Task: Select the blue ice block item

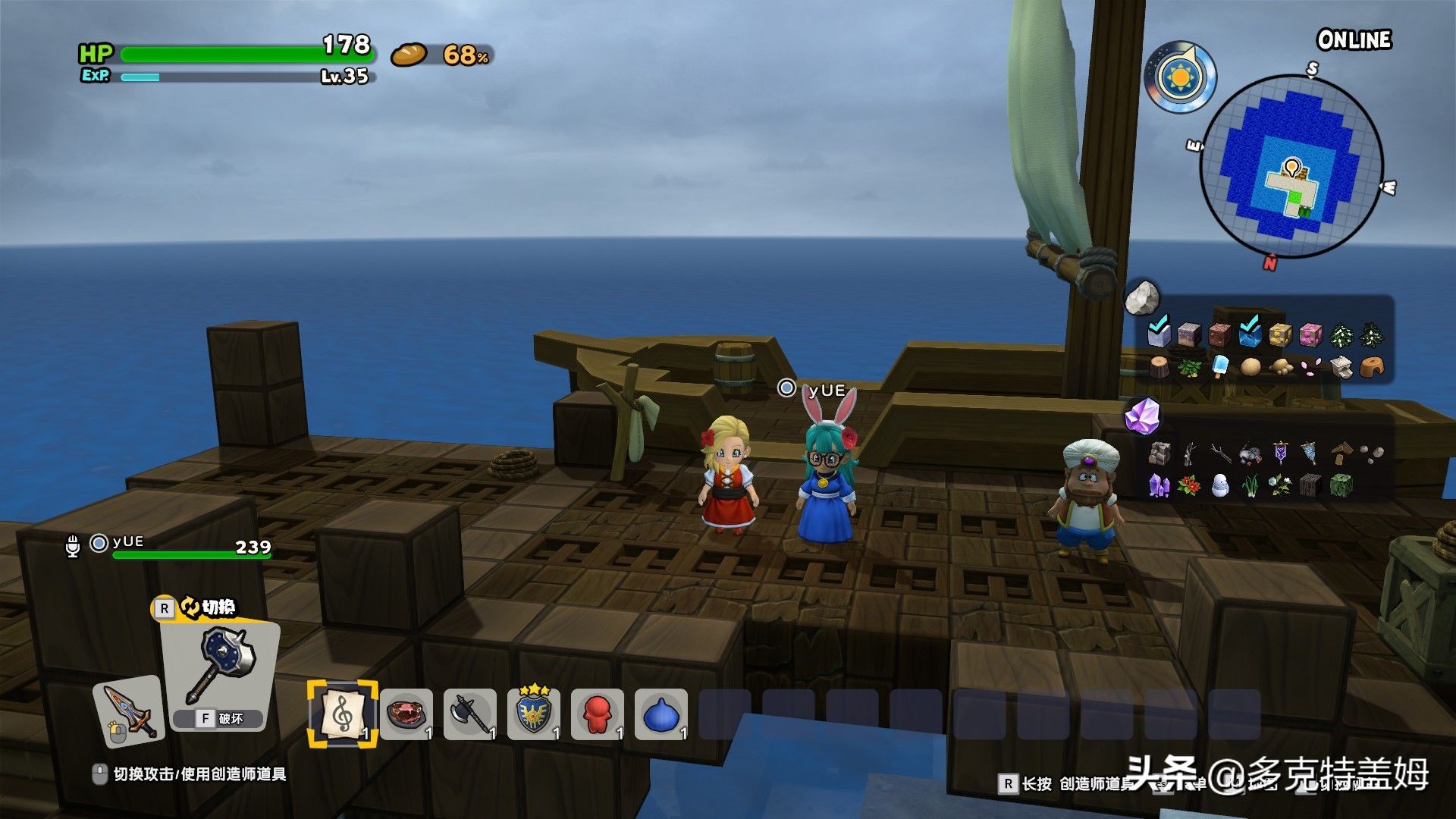Action: point(1250,334)
